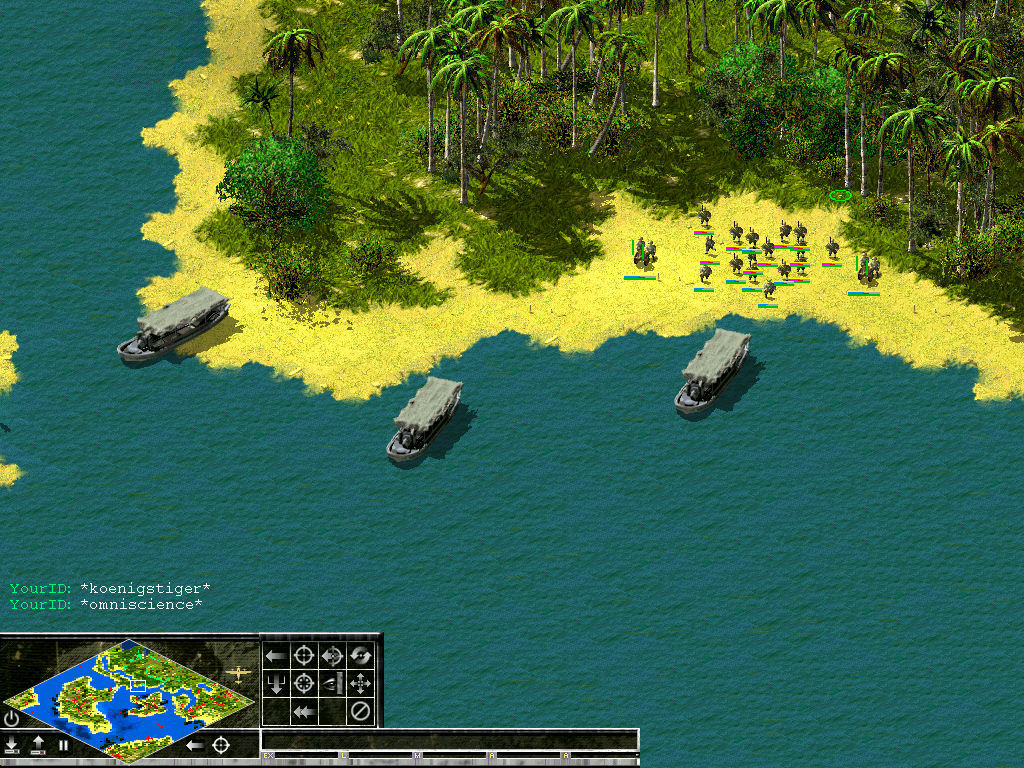Select the power button icon
The height and width of the screenshot is (768, 1024).
coord(12,718)
